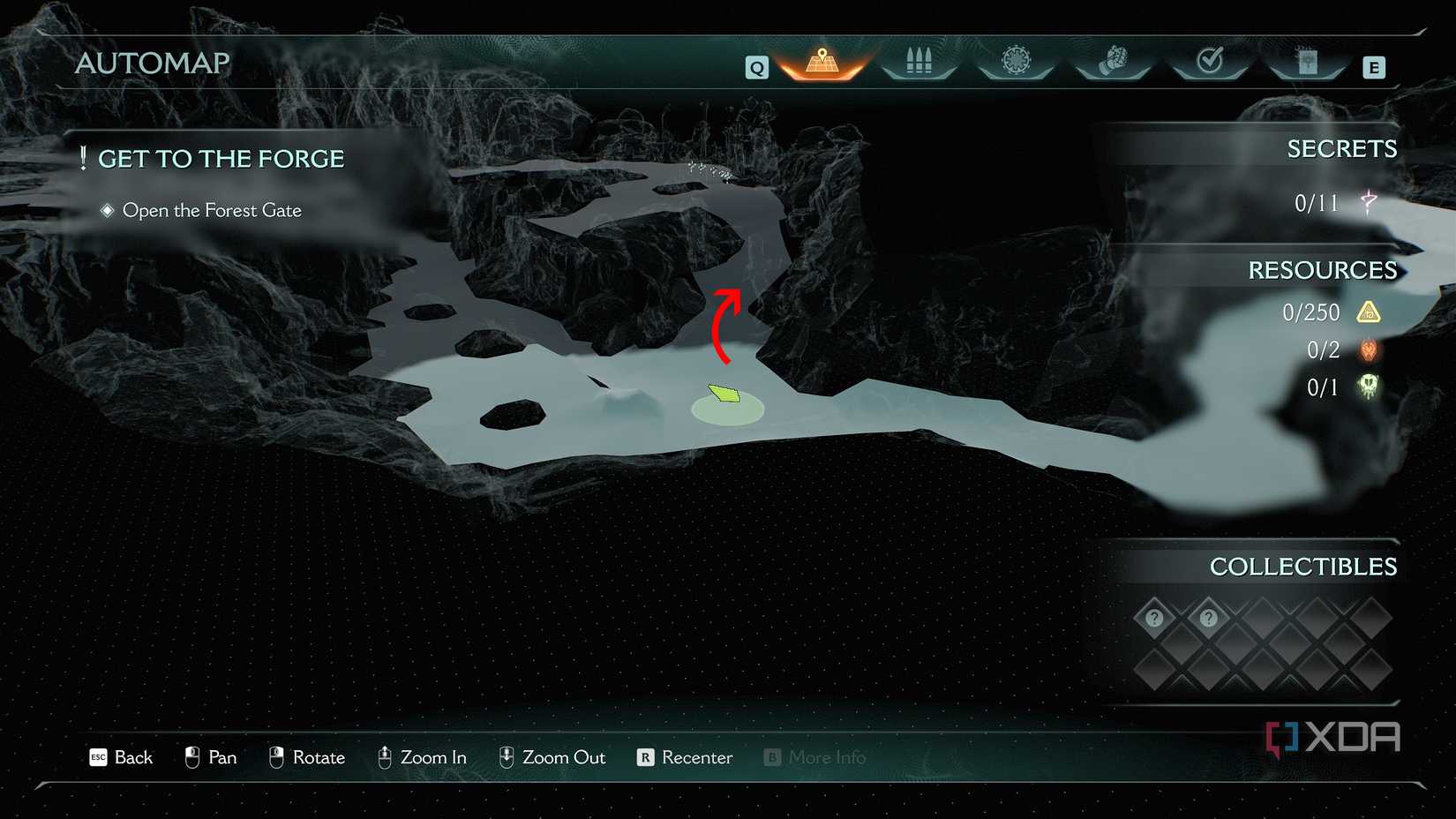This screenshot has width=1456, height=819.
Task: Switch to the codex book tab
Action: click(x=1307, y=62)
